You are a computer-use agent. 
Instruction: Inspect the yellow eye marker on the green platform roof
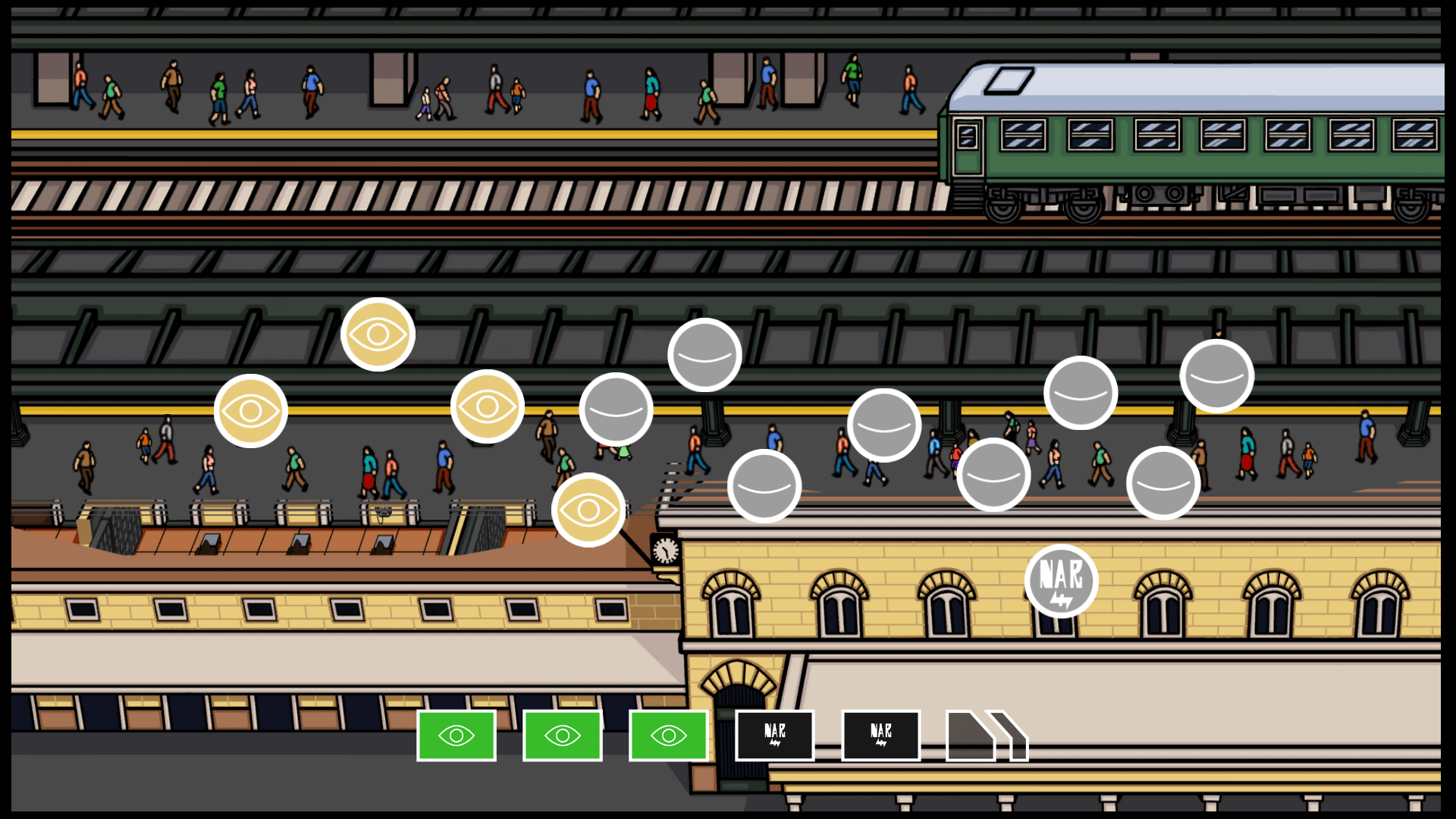378,334
